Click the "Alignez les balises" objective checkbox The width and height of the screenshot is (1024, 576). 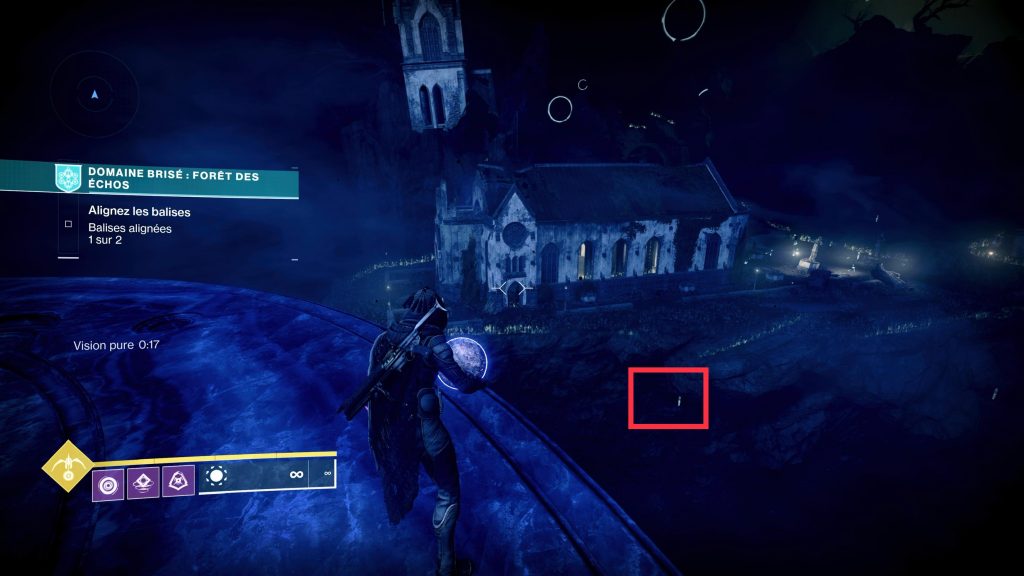68,224
